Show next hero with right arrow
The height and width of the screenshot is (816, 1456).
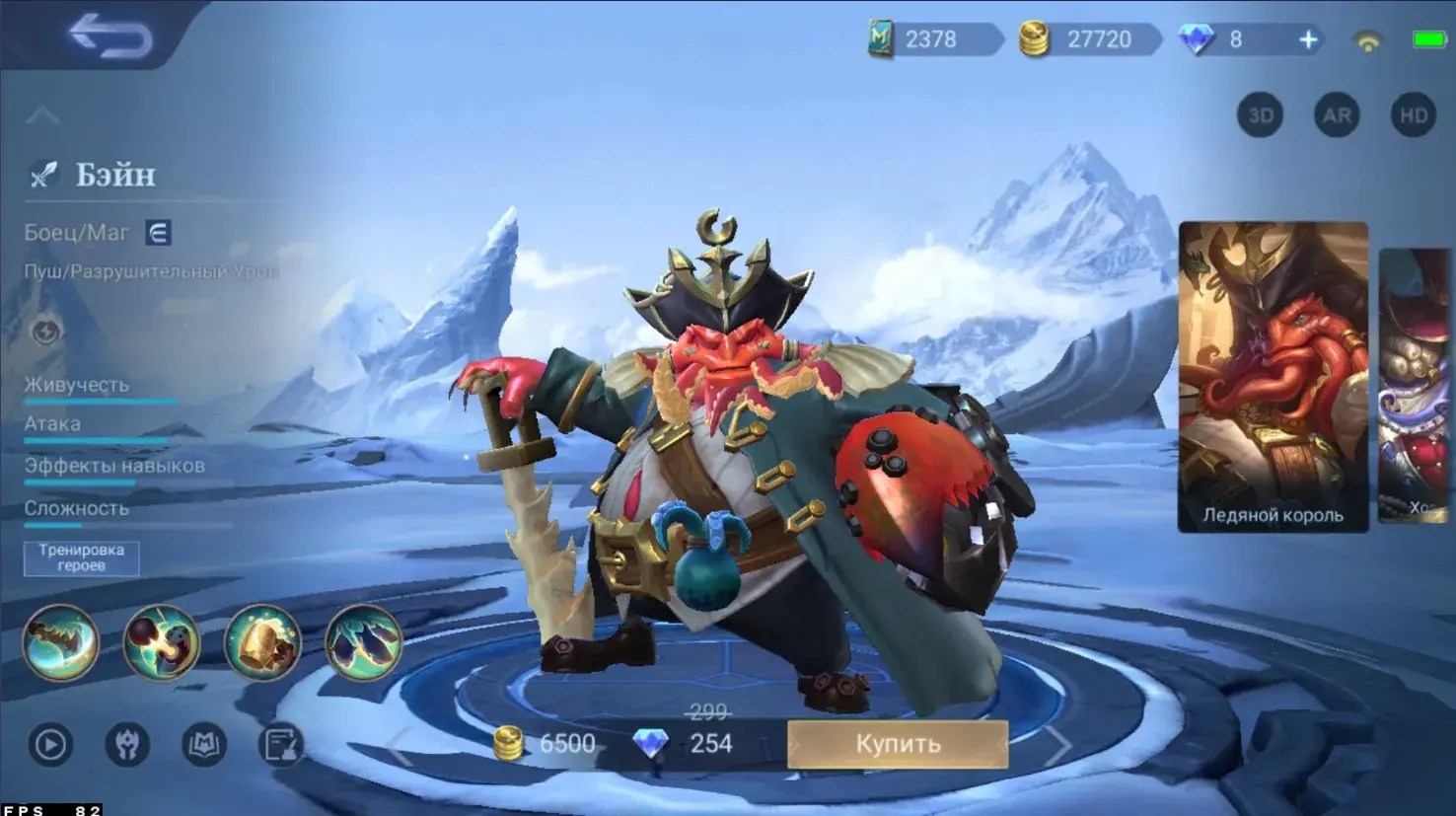[1057, 746]
